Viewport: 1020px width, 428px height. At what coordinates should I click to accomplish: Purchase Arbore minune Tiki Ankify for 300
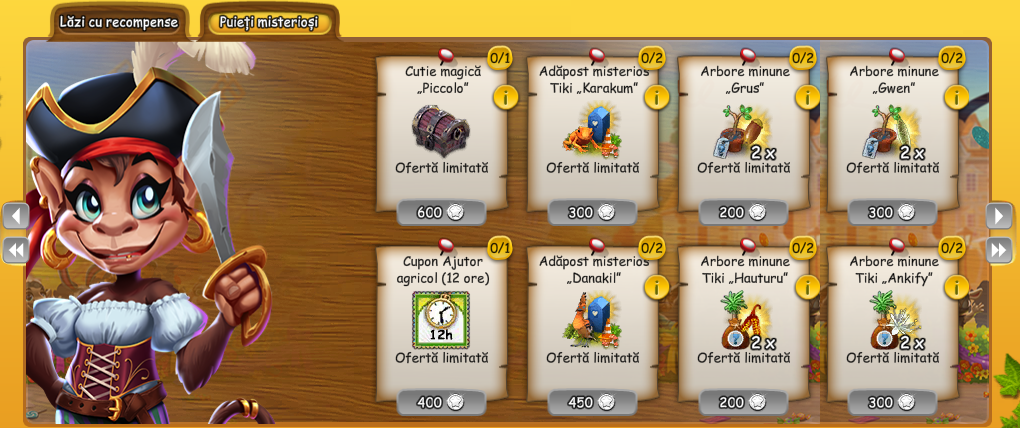[x=892, y=402]
